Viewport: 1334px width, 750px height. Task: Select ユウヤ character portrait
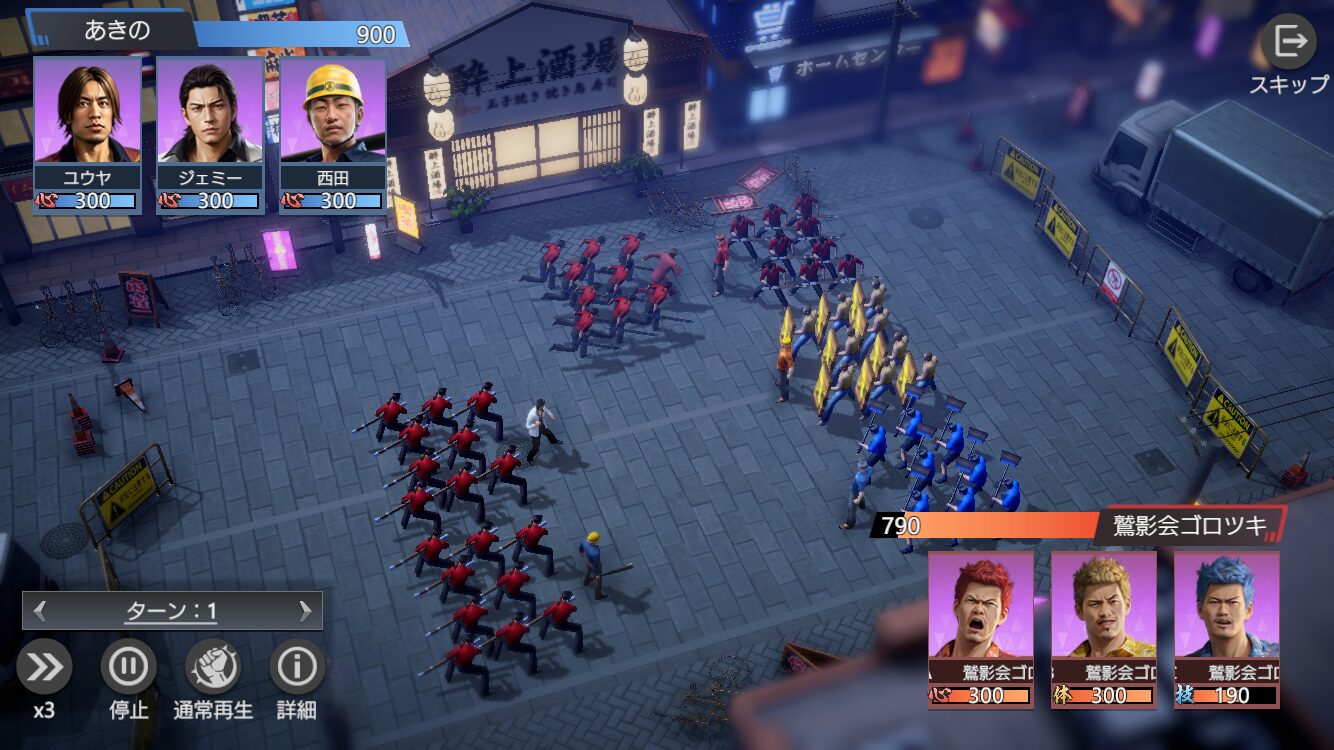[87, 112]
